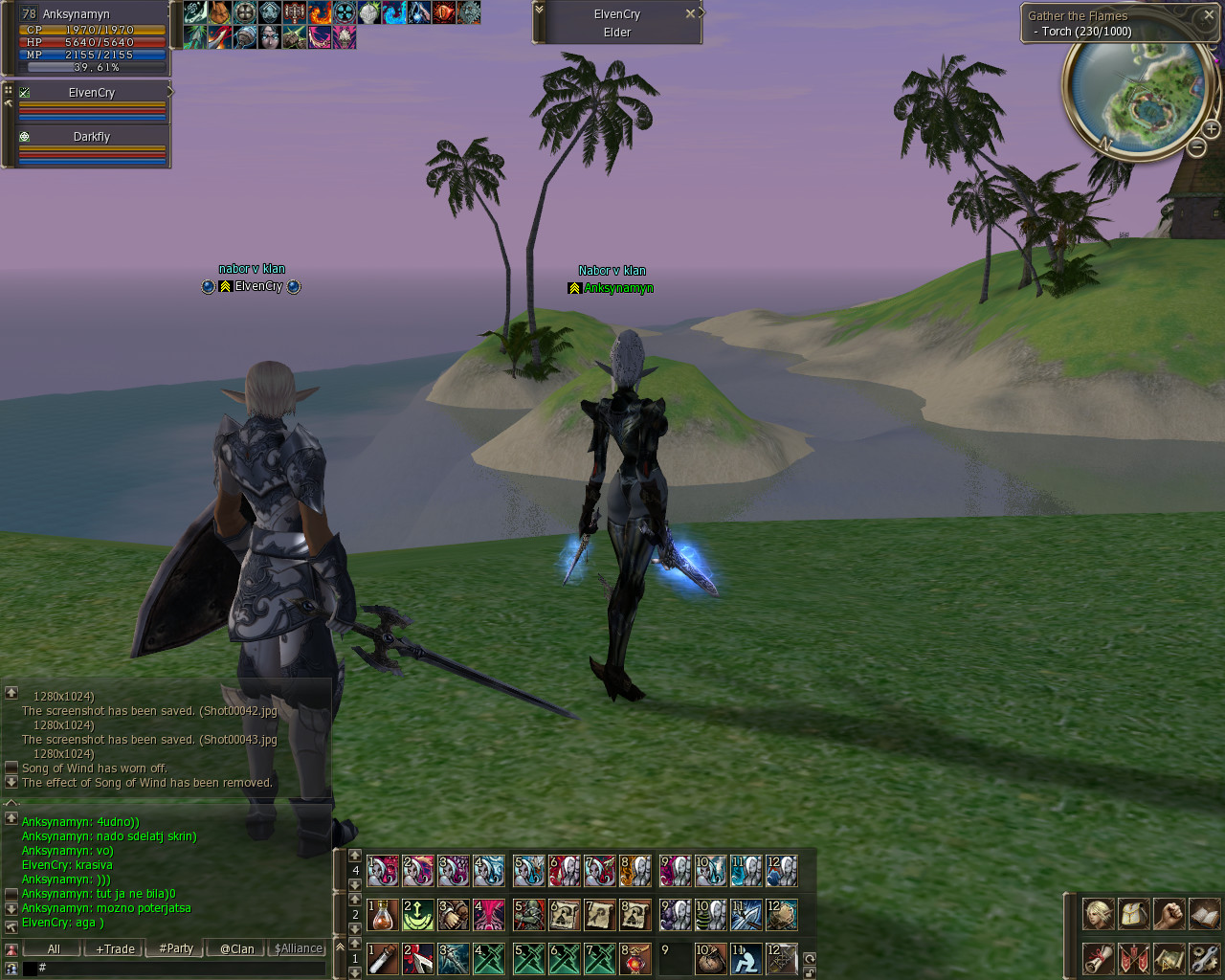Open the #Party chat tab
Image resolution: width=1225 pixels, height=980 pixels.
point(176,948)
